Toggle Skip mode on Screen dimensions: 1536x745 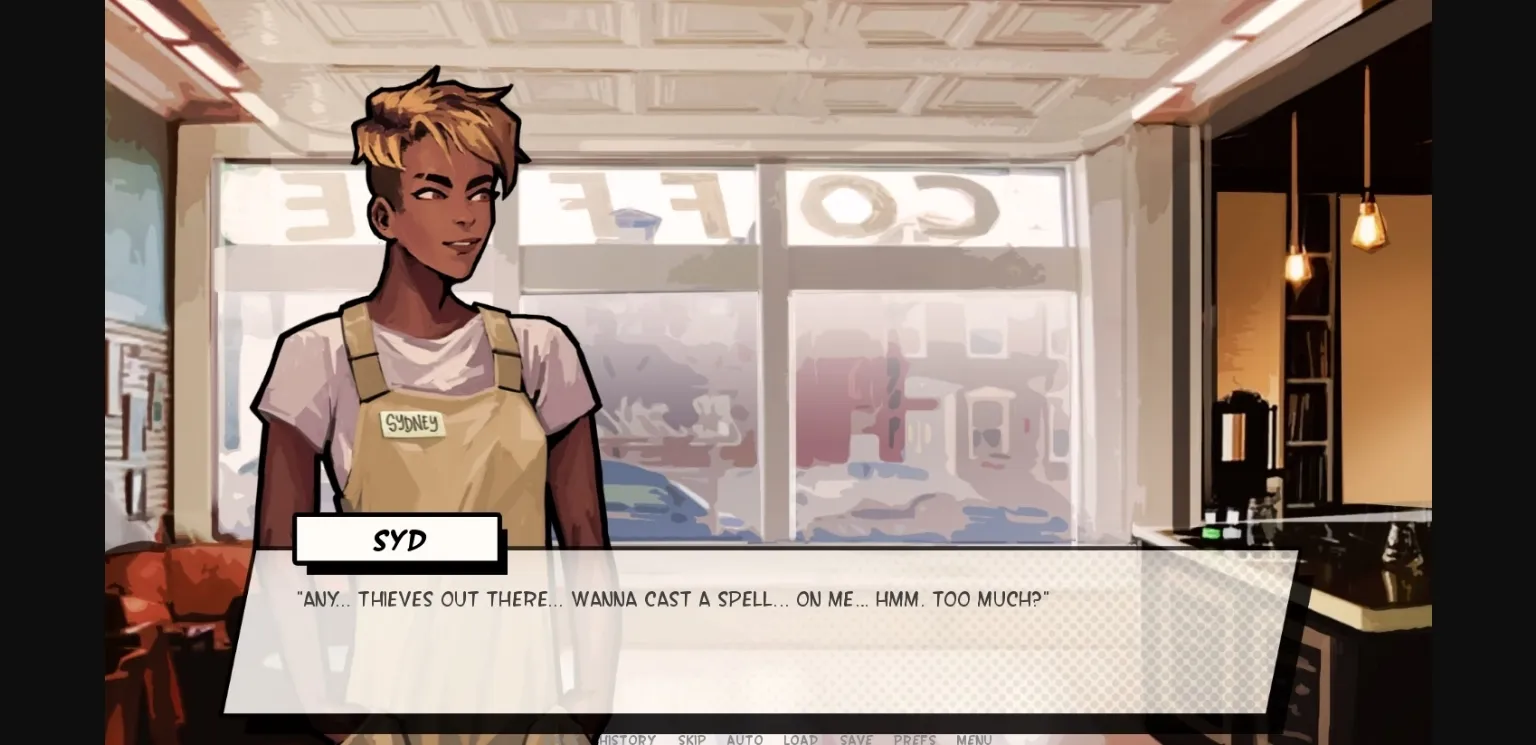691,740
